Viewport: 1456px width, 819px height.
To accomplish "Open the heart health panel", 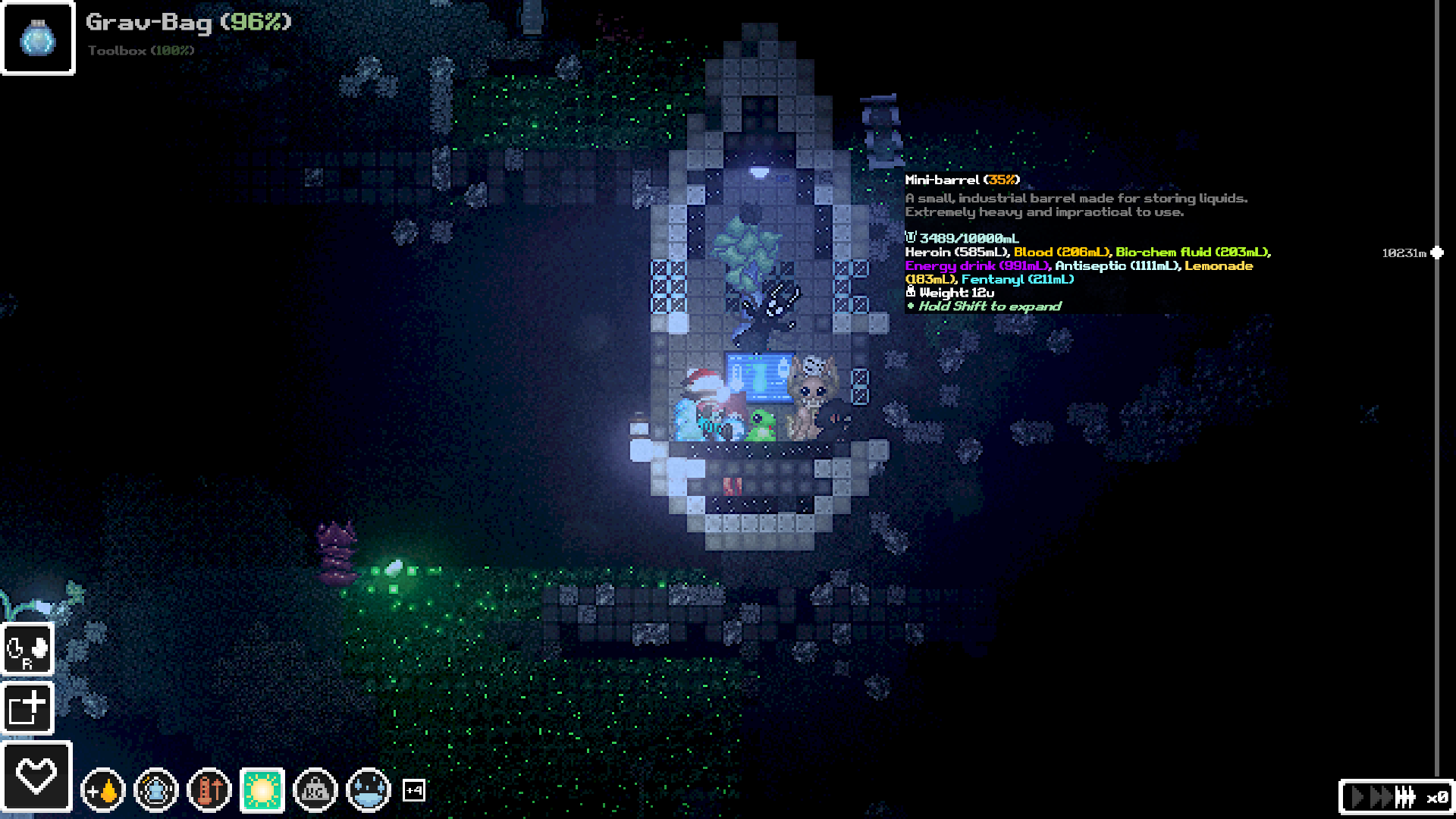I will [x=36, y=777].
